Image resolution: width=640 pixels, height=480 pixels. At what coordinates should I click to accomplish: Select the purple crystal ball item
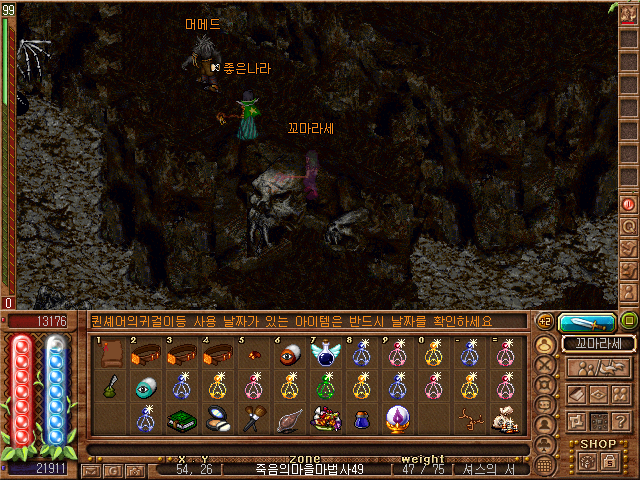tap(397, 419)
